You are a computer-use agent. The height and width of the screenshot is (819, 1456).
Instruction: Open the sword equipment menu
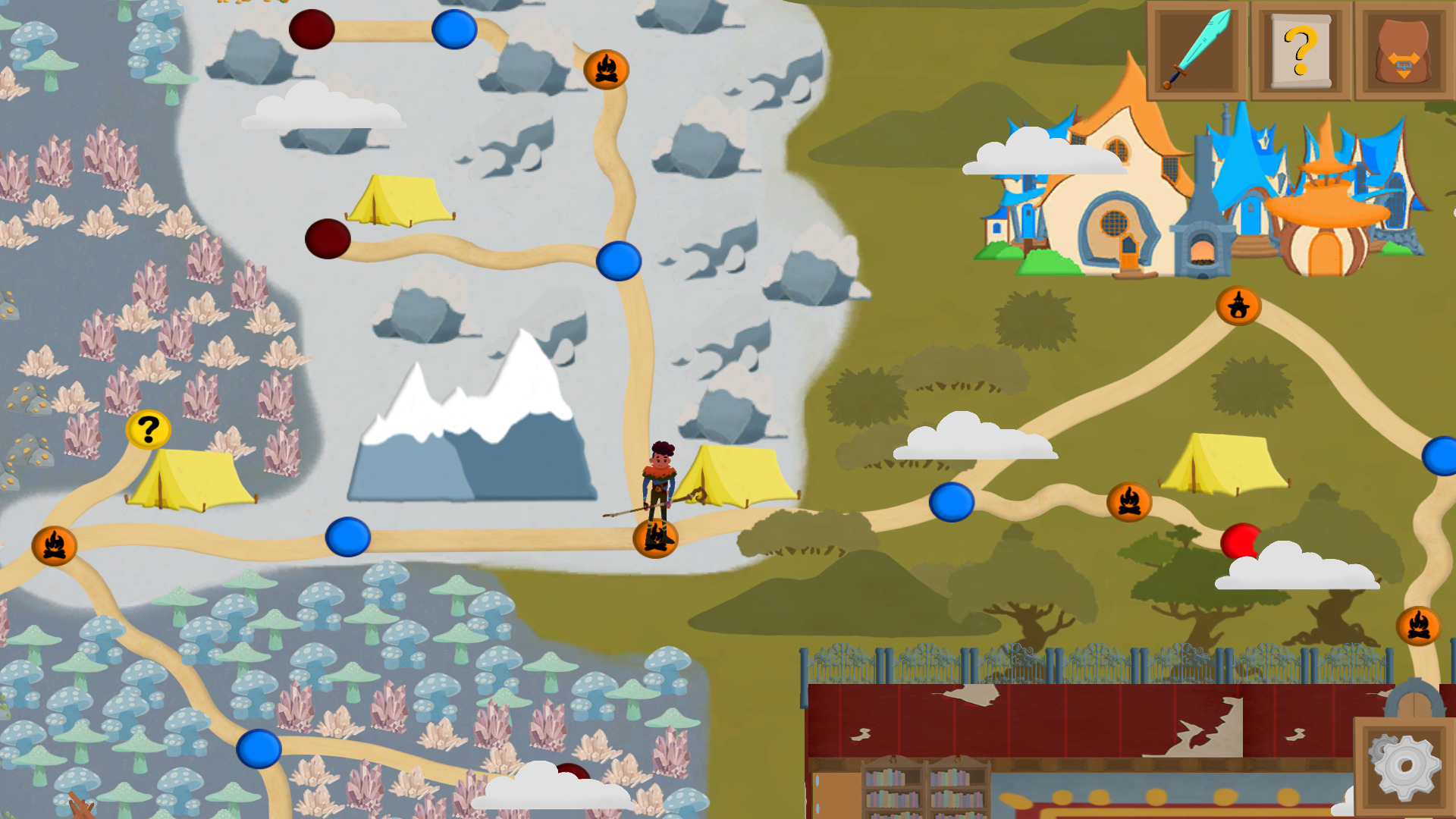1197,51
